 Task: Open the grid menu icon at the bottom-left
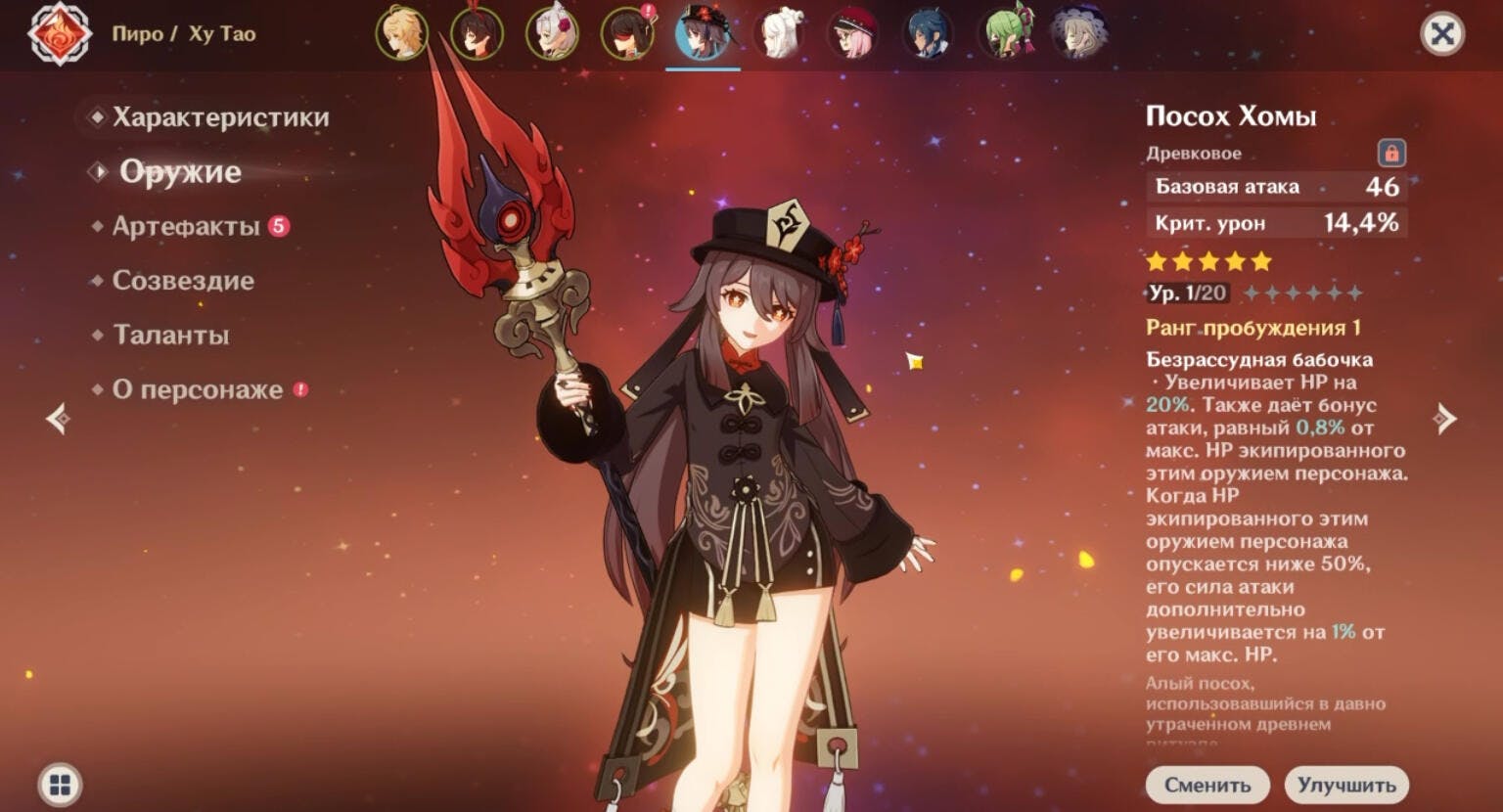(60, 785)
